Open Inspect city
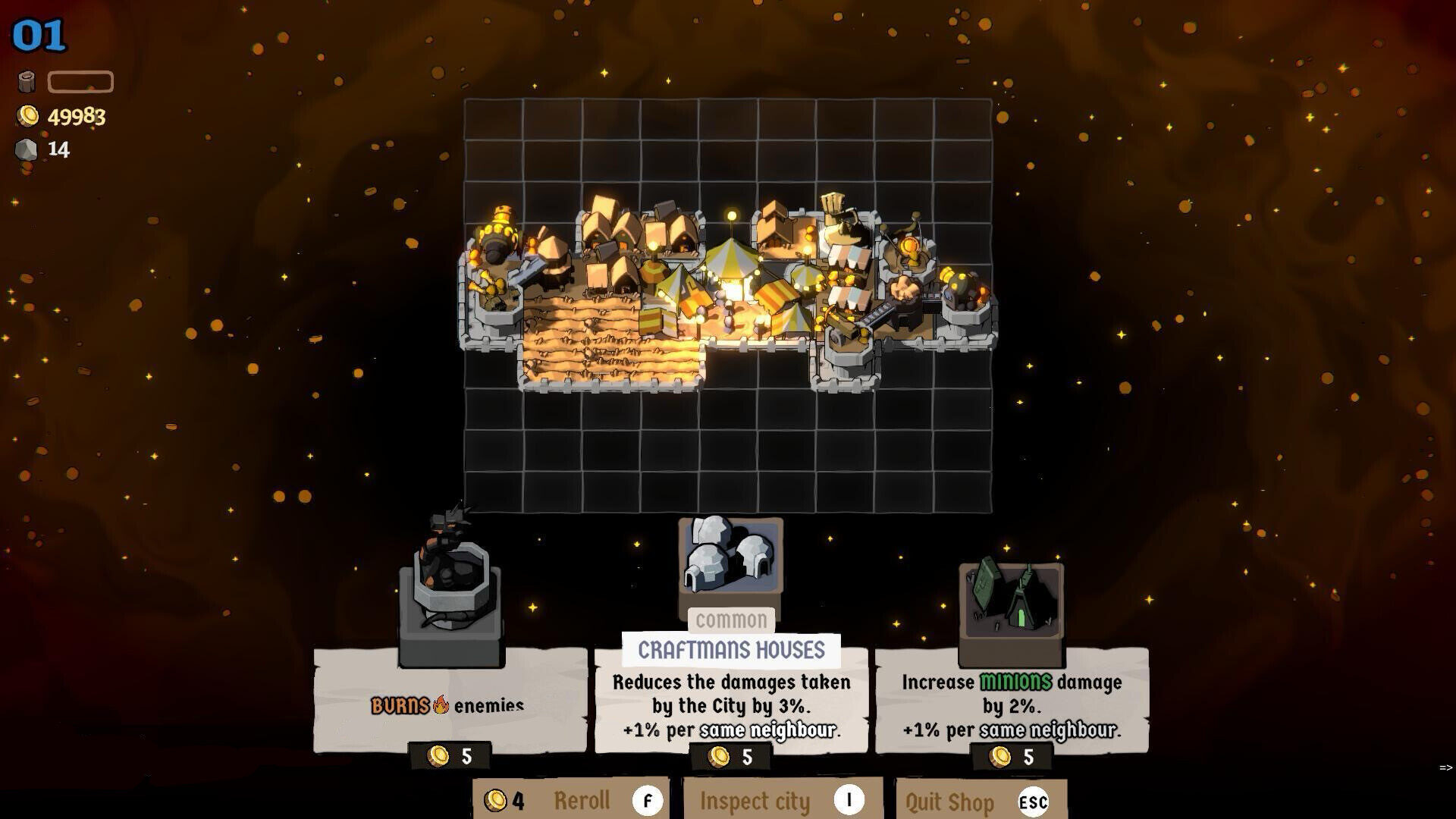 [755, 800]
